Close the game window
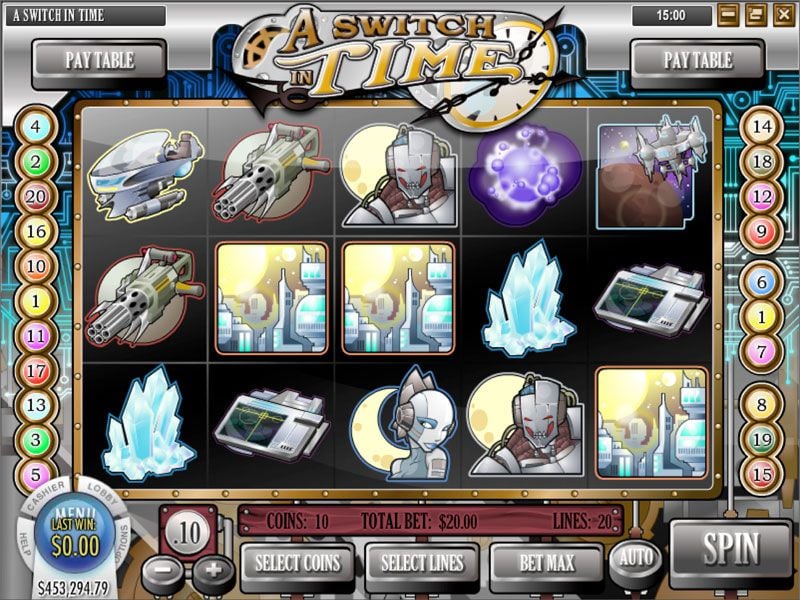The height and width of the screenshot is (600, 800). (782, 15)
